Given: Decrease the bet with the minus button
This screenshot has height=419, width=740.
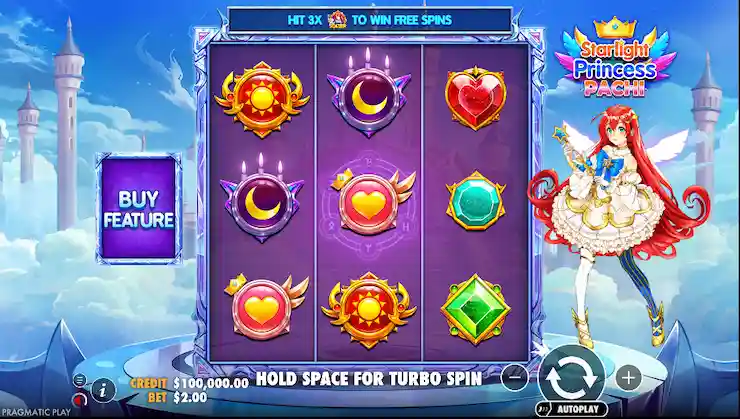Looking at the screenshot, I should tap(515, 378).
